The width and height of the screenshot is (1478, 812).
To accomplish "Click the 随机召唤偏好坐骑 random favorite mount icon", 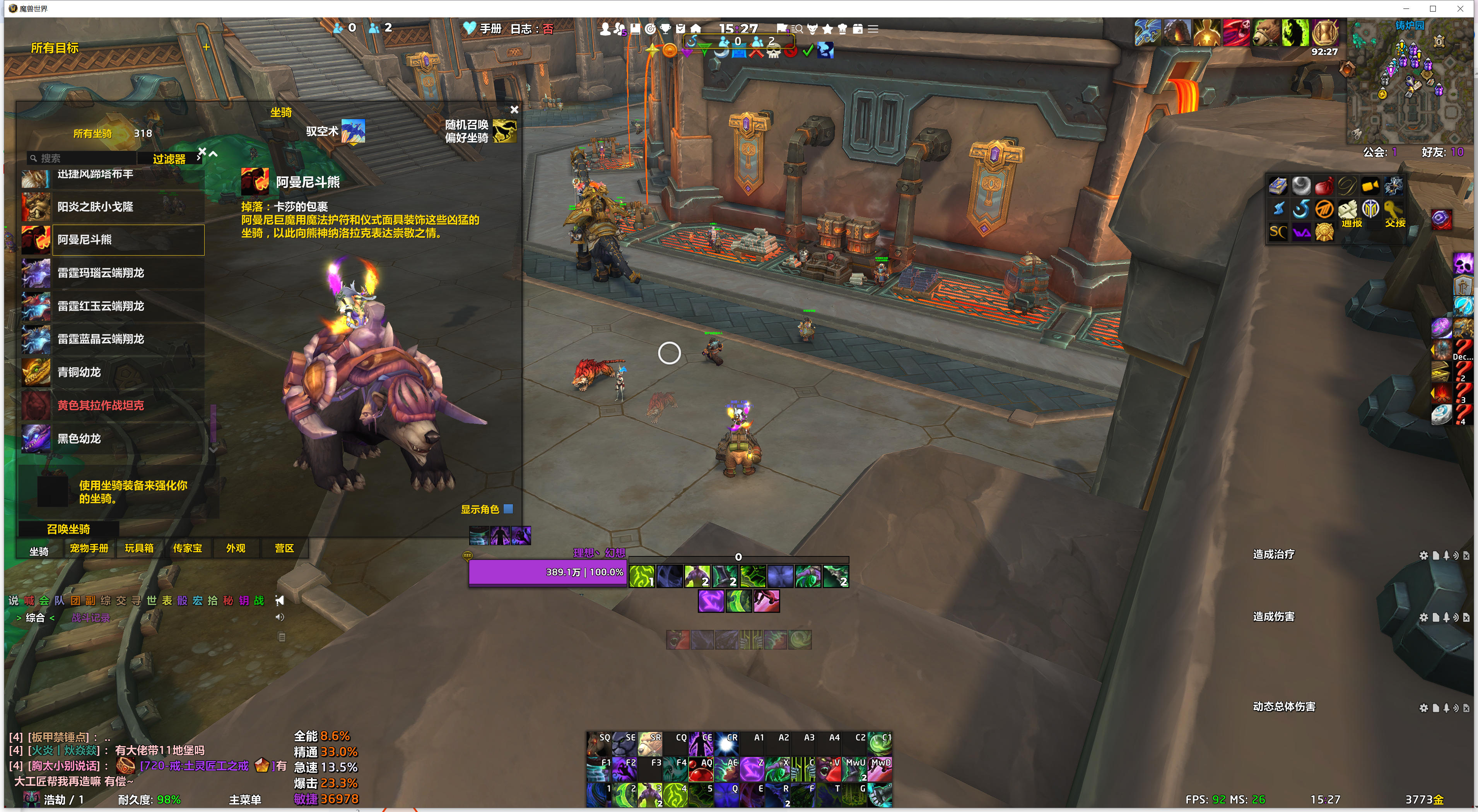I will 504,131.
